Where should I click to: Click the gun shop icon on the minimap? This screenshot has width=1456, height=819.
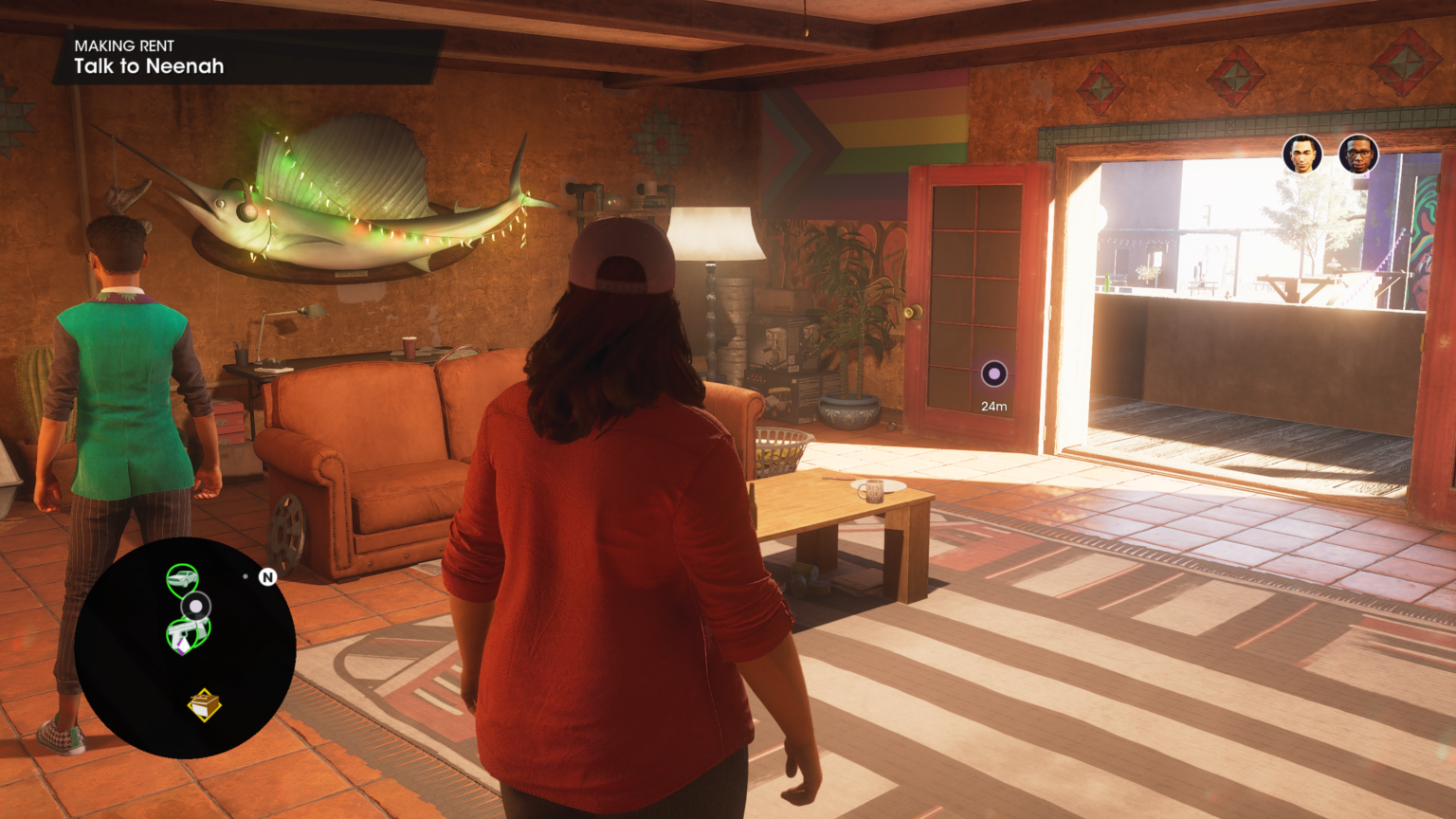pos(188,628)
